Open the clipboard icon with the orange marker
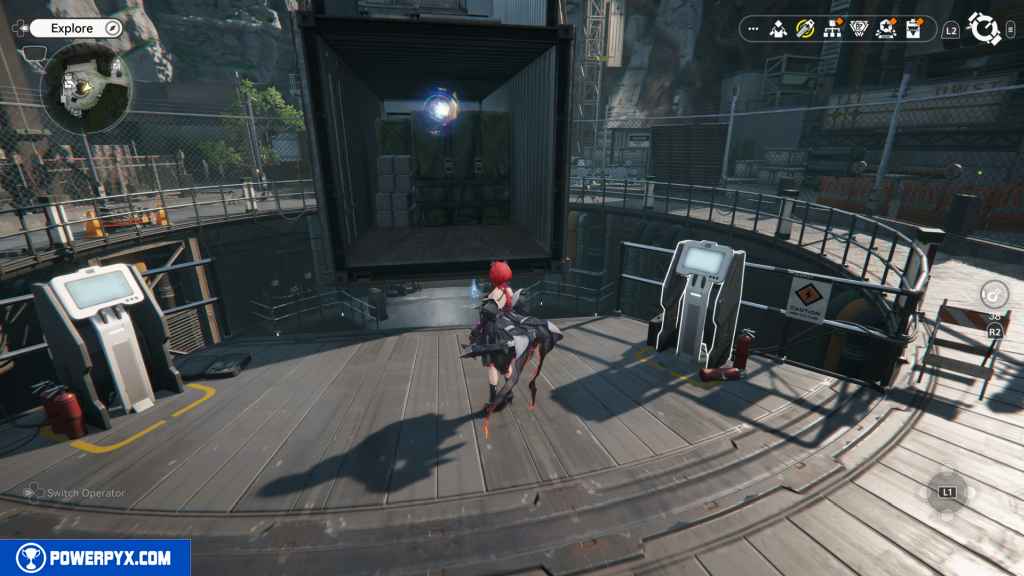 [913, 29]
